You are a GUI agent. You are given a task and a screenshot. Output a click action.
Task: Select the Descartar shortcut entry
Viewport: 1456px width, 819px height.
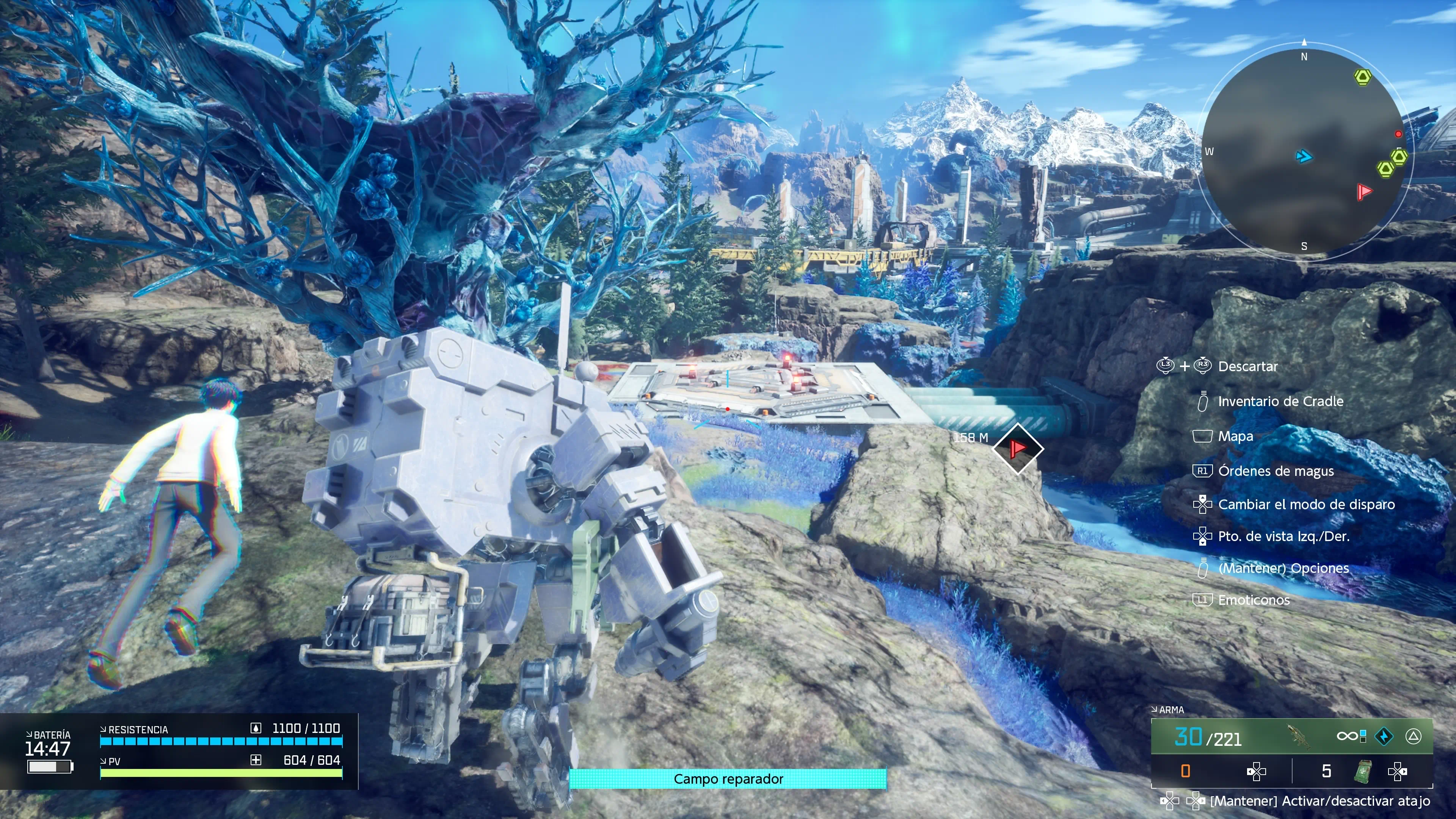point(1247,366)
